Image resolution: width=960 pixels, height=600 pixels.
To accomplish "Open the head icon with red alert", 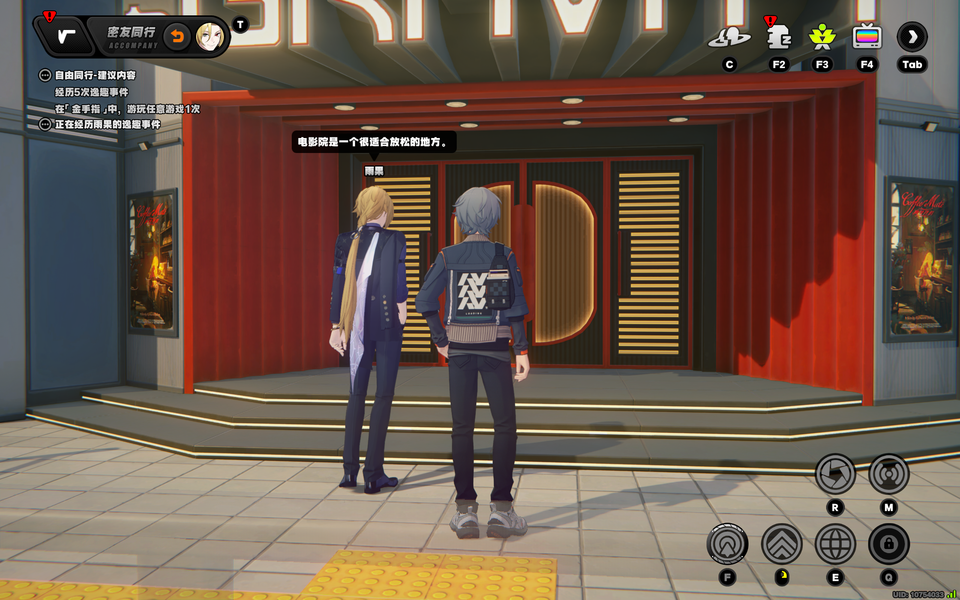I will tap(778, 38).
